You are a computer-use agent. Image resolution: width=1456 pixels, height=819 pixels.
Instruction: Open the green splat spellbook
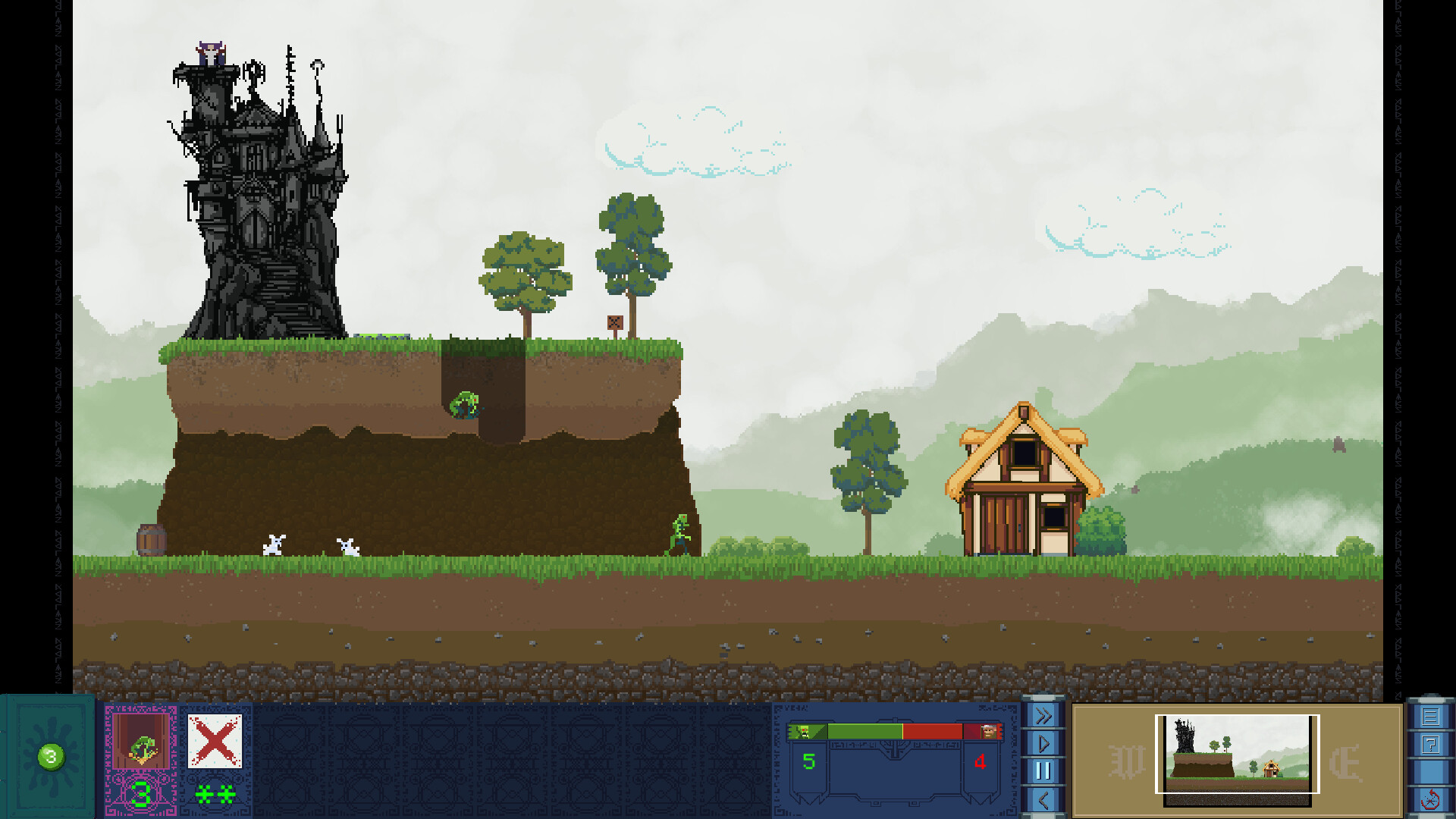point(50,756)
